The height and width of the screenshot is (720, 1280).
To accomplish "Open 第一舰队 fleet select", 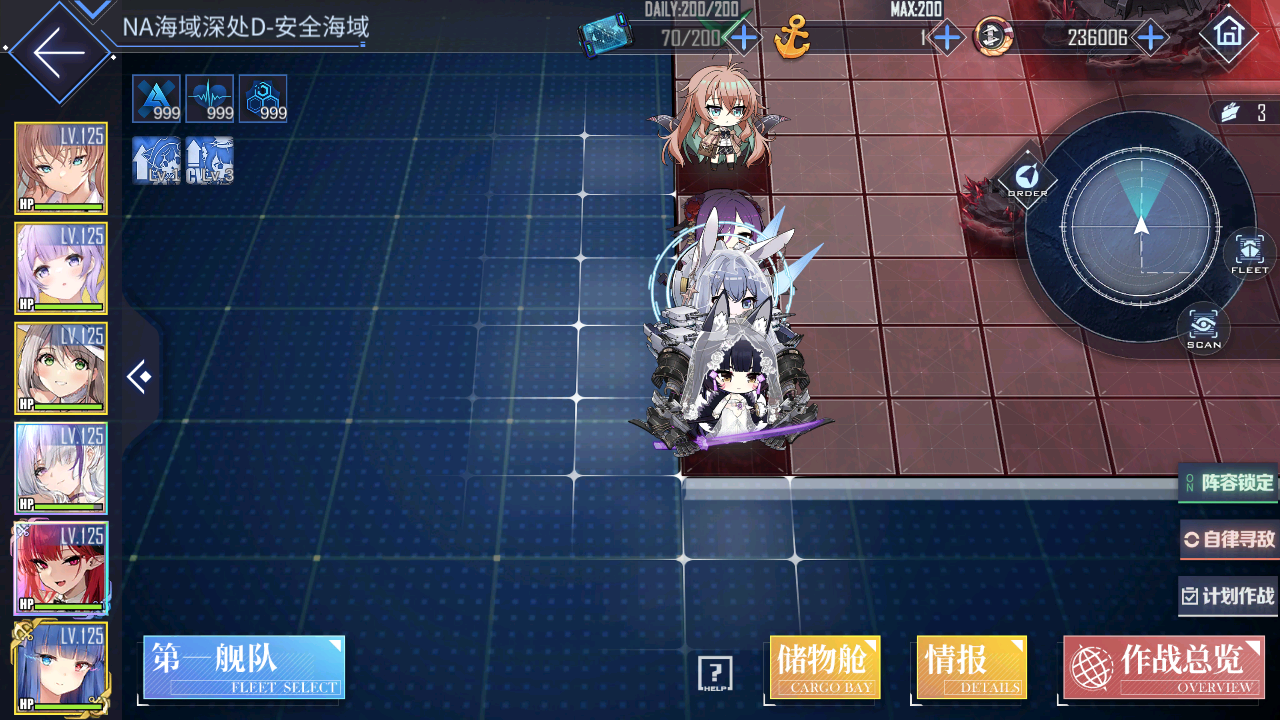I will tap(244, 667).
